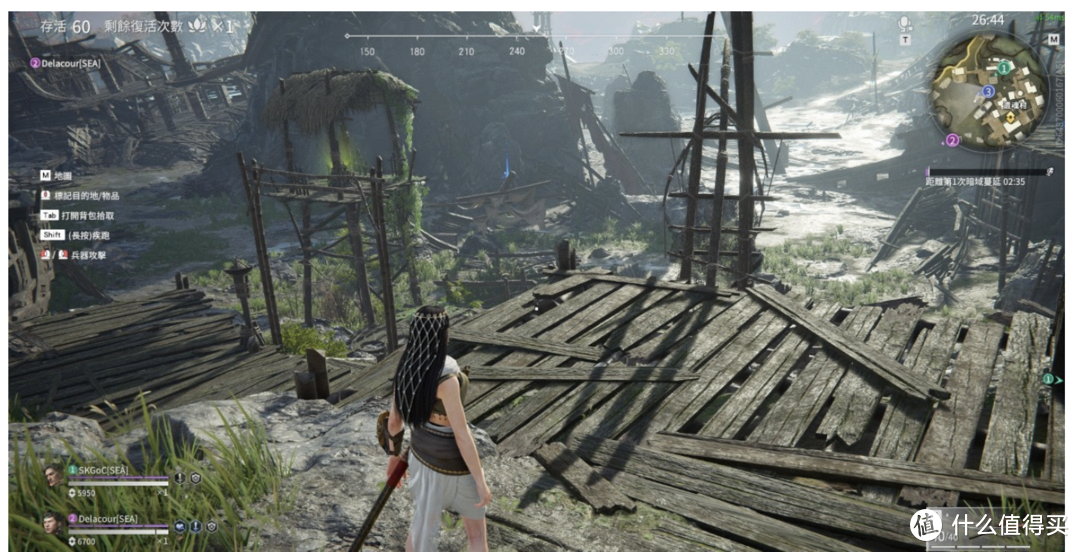This screenshot has height=552, width=1080.
Task: Click Delacour's blue heart status icon
Action: point(179,526)
